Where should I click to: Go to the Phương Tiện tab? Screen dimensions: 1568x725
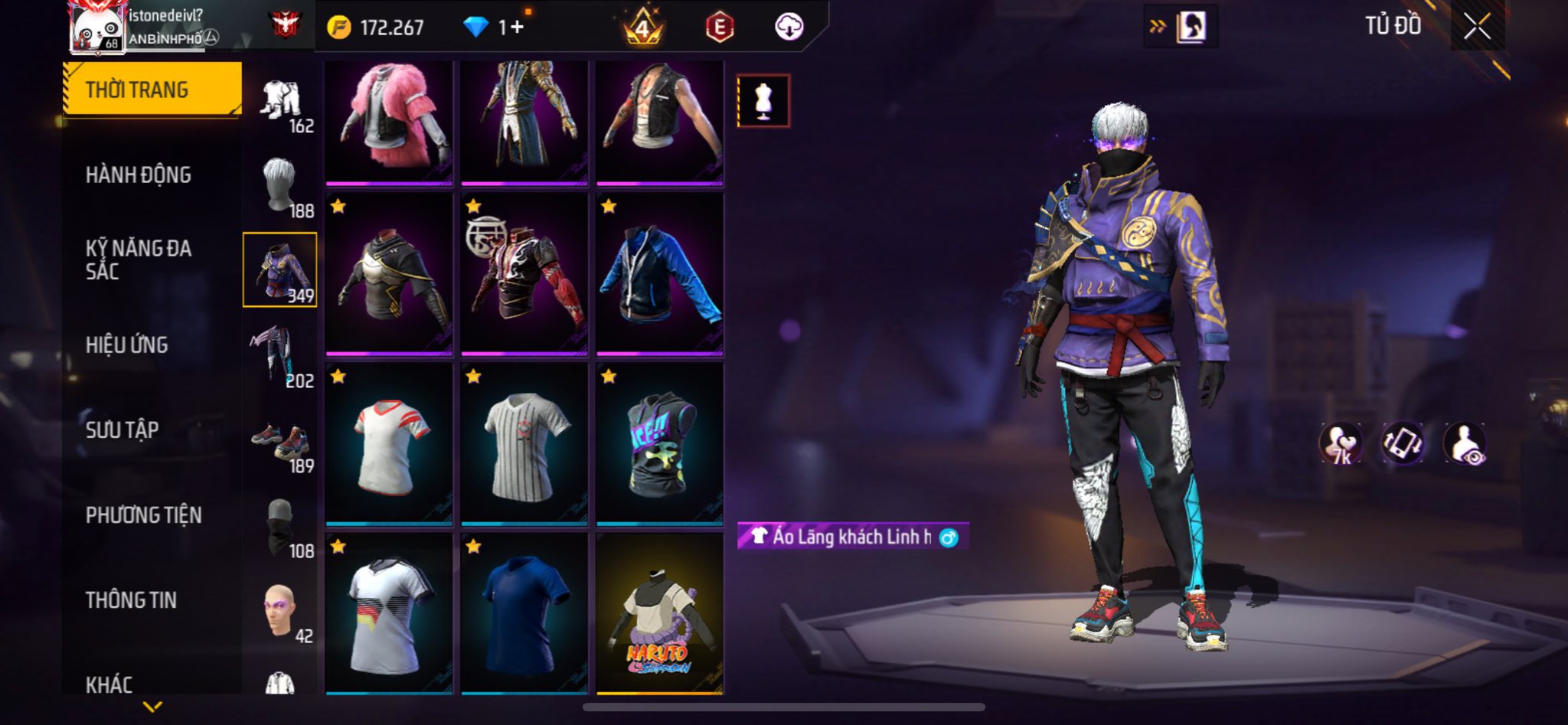(144, 515)
